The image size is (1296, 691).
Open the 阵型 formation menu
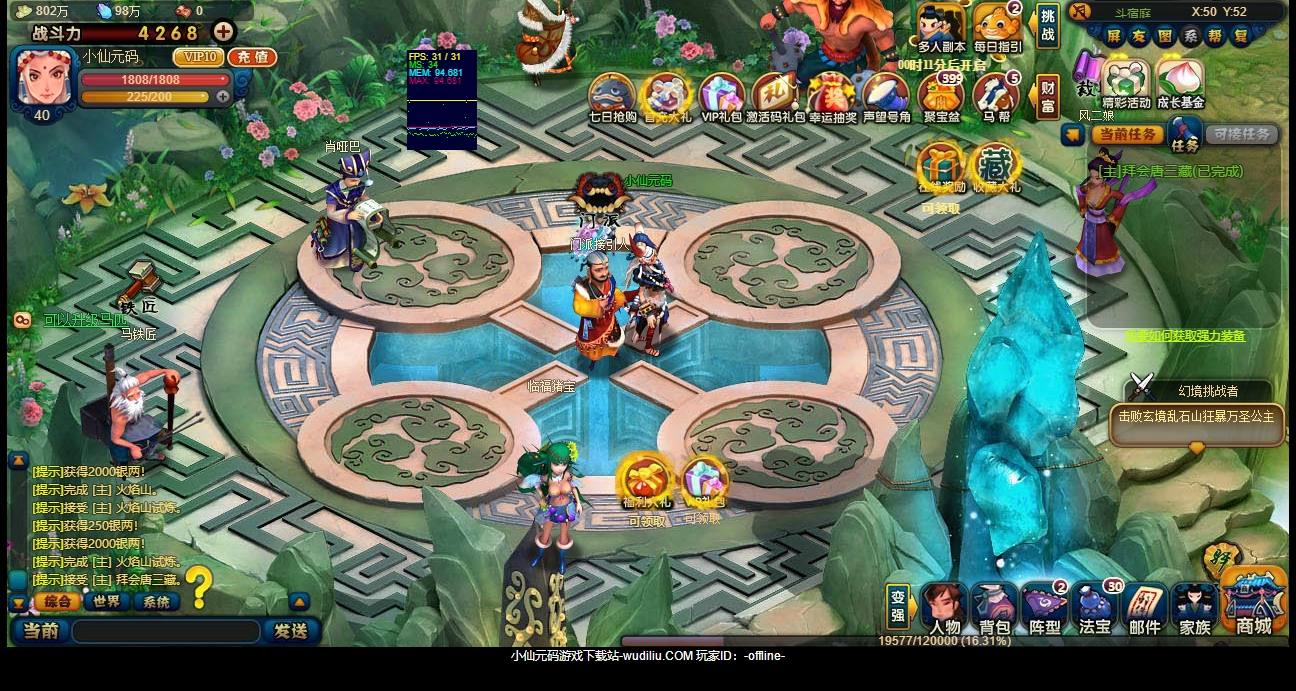point(1044,609)
